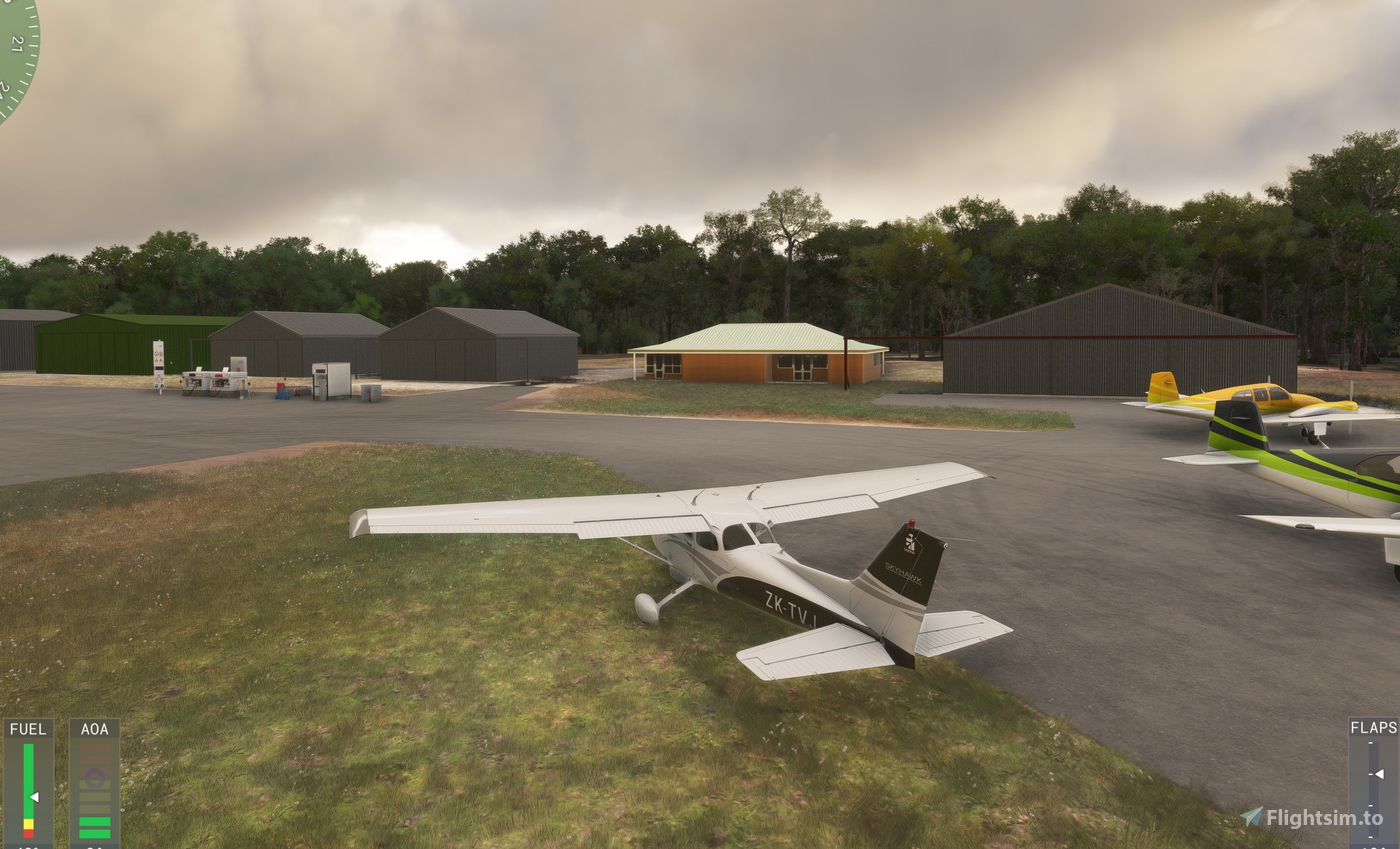Image resolution: width=1400 pixels, height=849 pixels.
Task: Click the yellow segment of the fuel gauge
Action: (x=28, y=823)
